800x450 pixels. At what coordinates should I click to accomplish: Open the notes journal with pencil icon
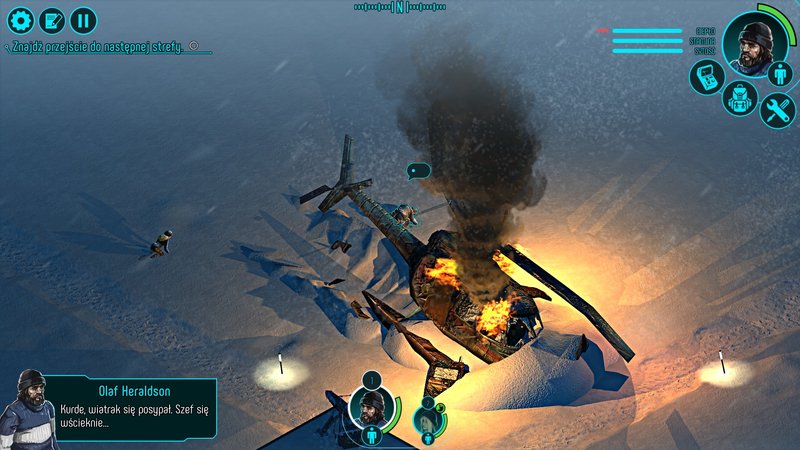click(x=52, y=20)
